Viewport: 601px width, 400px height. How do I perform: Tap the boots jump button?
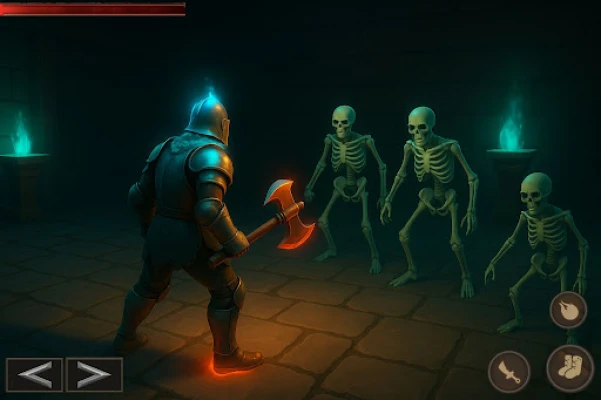(x=570, y=368)
